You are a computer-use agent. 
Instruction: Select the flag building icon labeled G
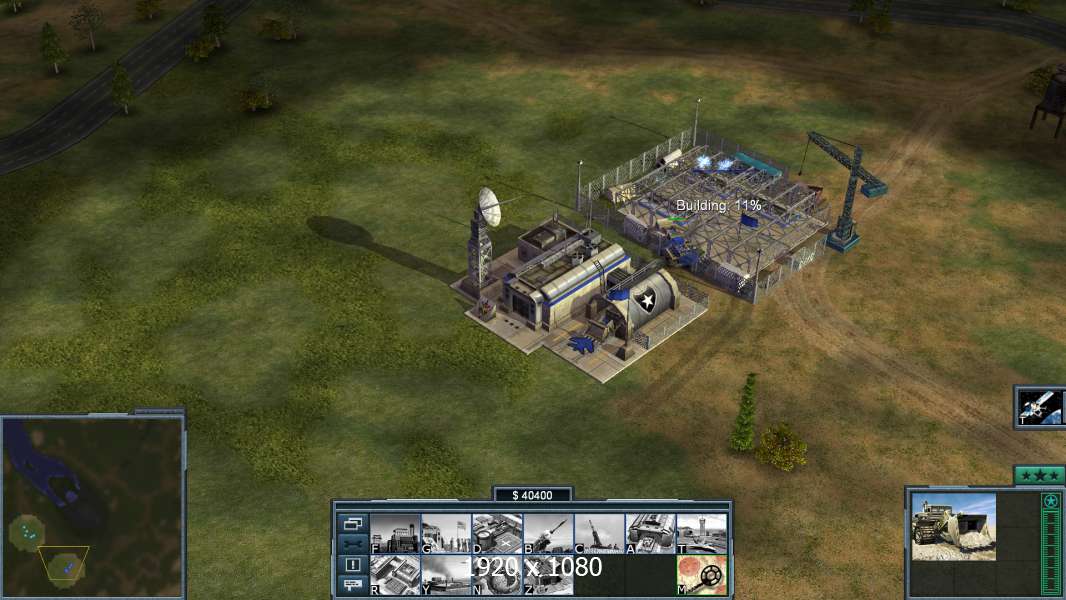click(x=446, y=534)
